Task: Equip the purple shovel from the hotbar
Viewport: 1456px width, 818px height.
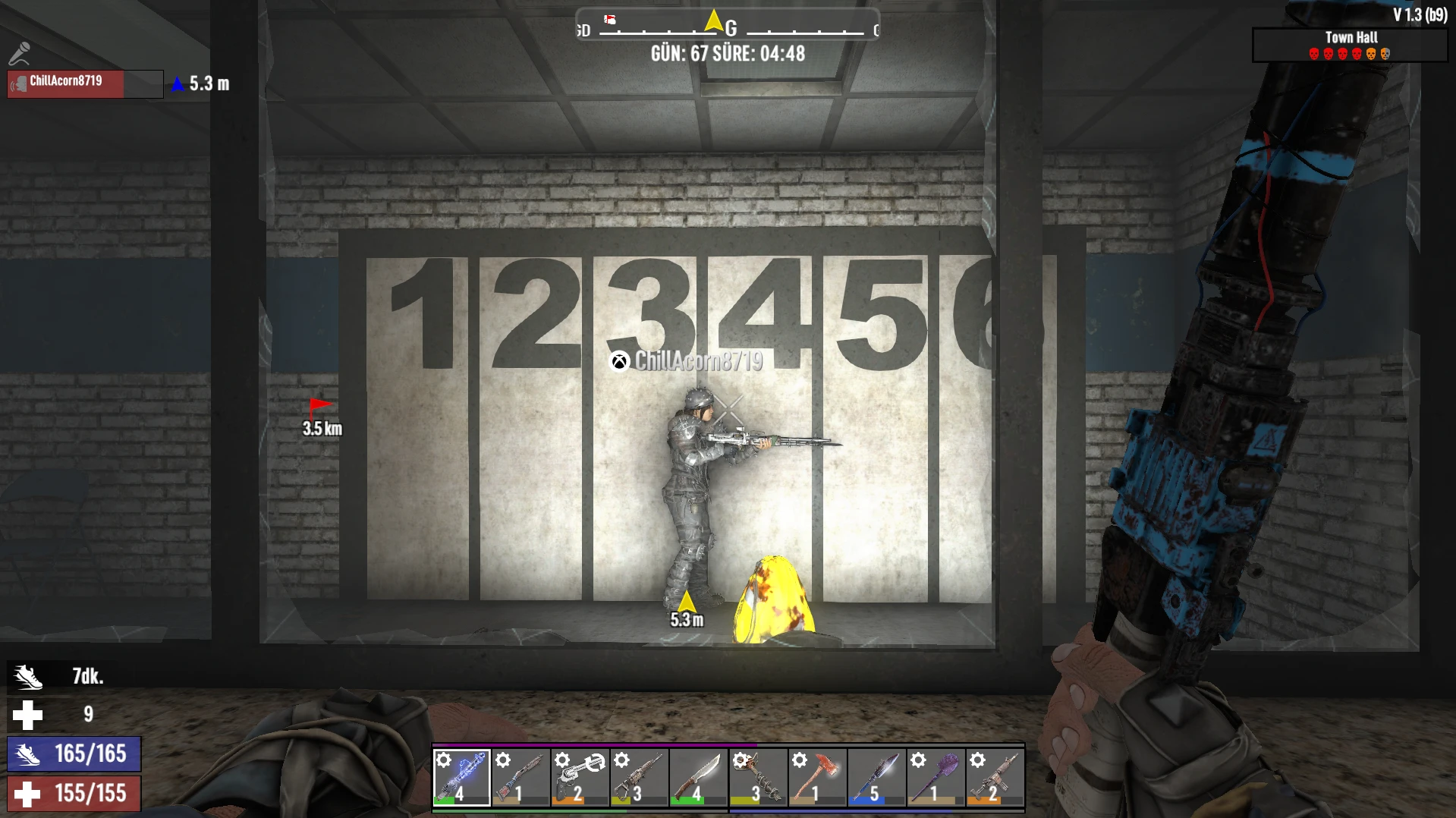Action: 935,777
